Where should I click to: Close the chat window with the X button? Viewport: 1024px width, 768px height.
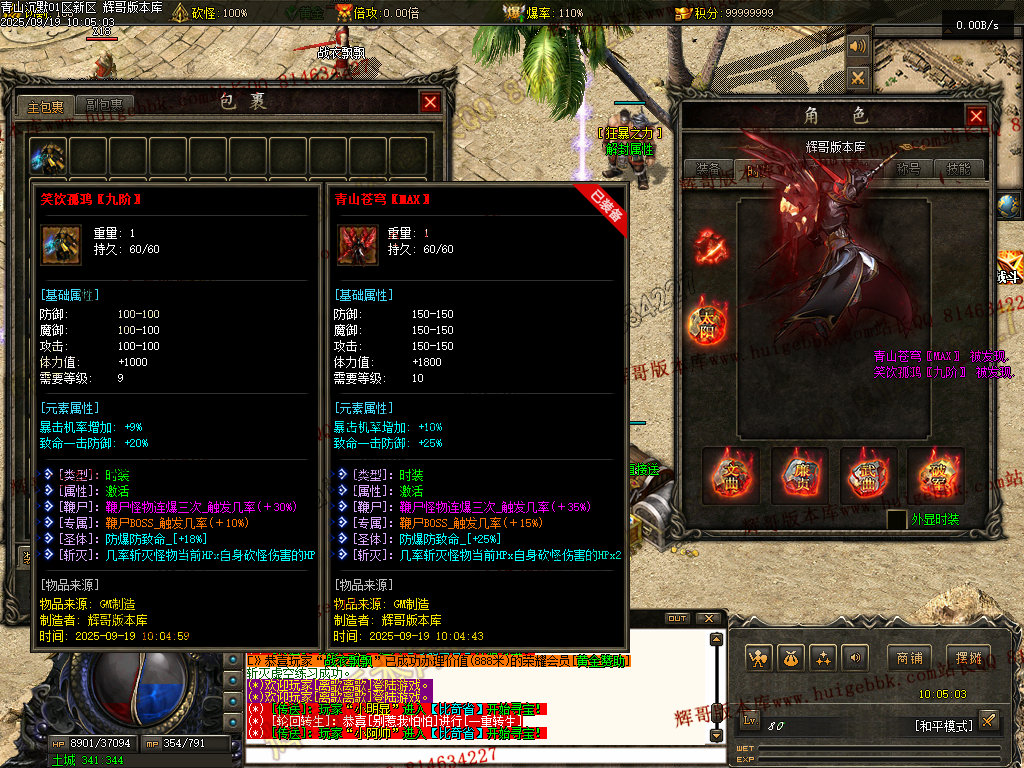point(709,619)
